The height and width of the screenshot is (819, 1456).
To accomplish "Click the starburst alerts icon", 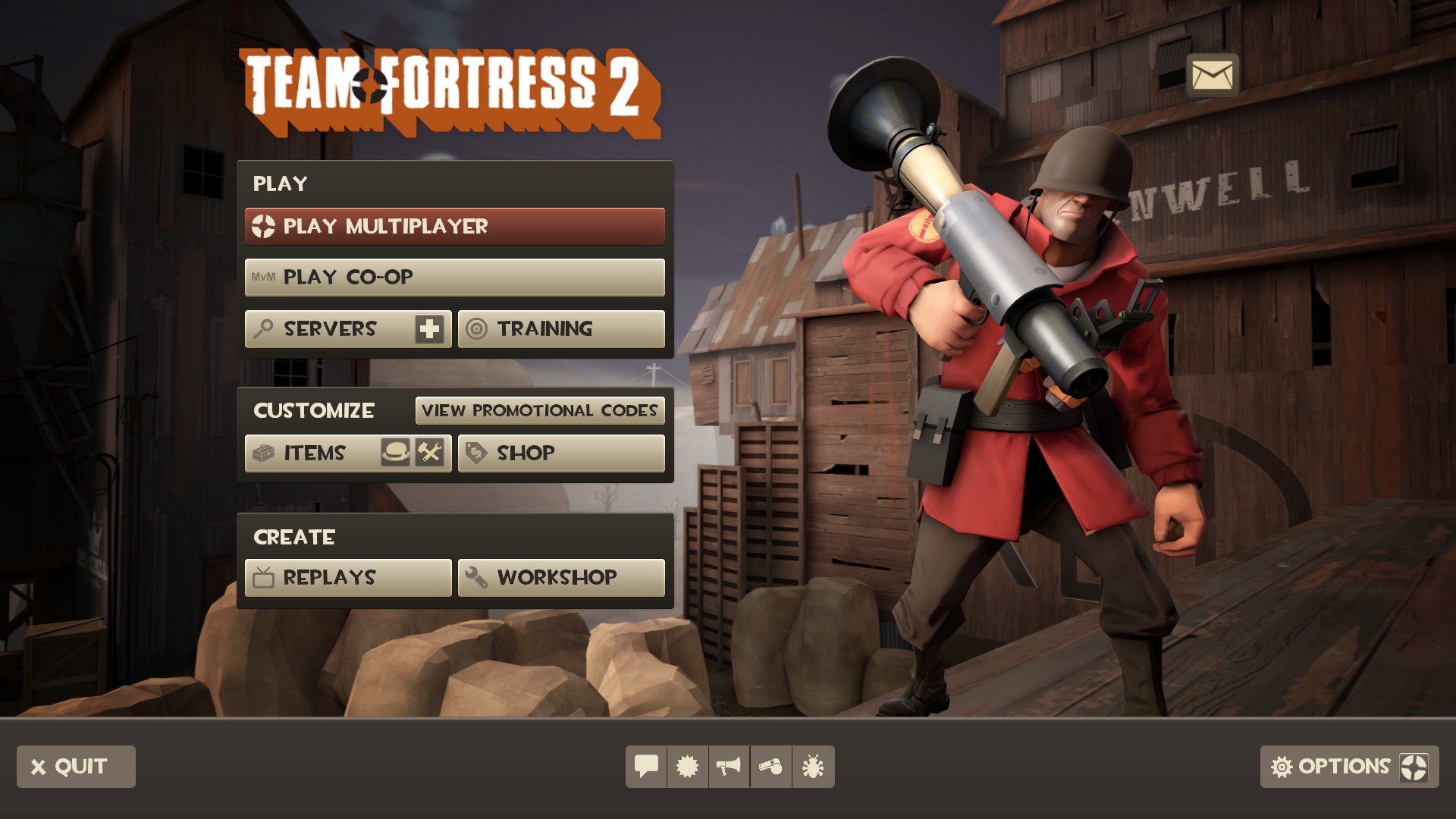I will 687,767.
